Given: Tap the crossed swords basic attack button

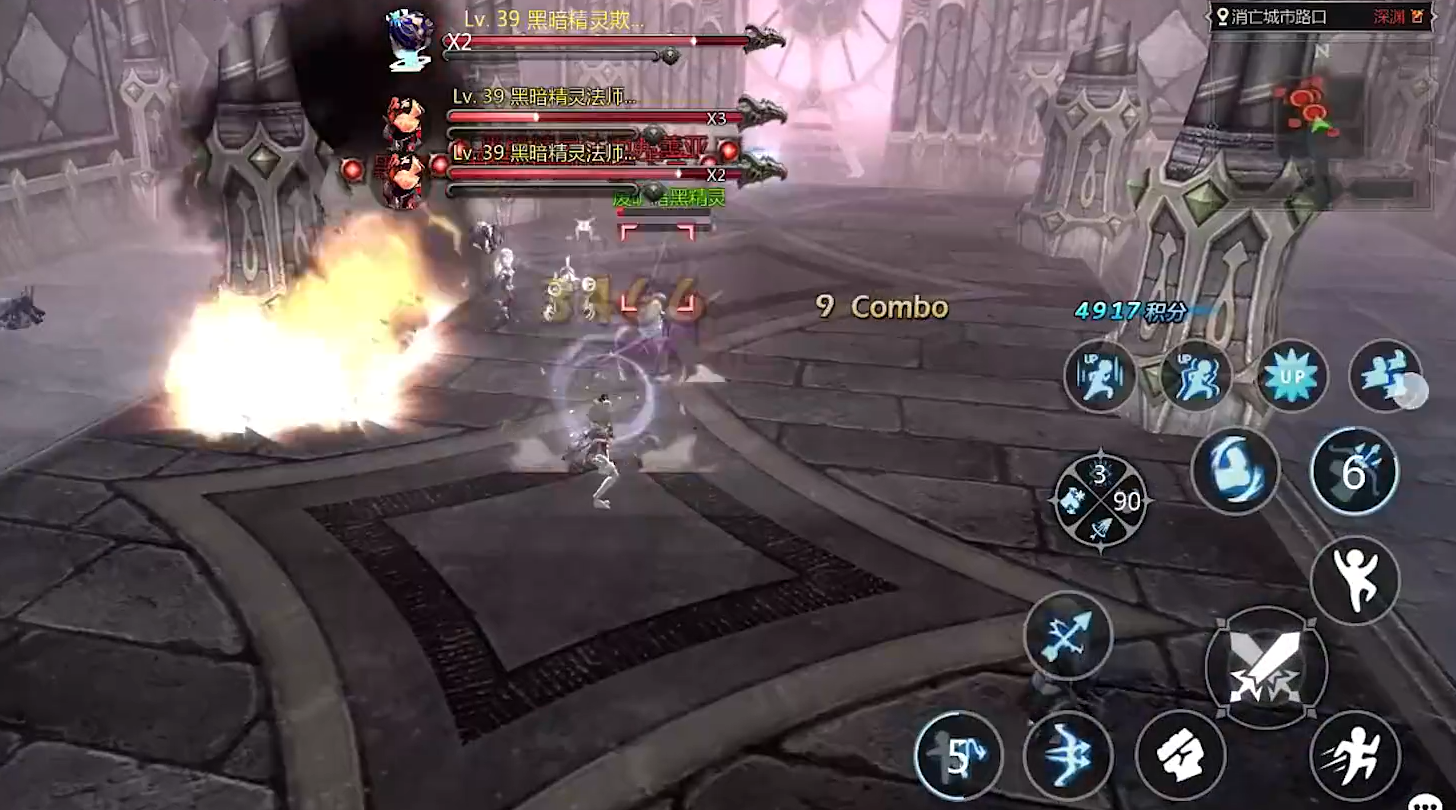Looking at the screenshot, I should click(1266, 668).
